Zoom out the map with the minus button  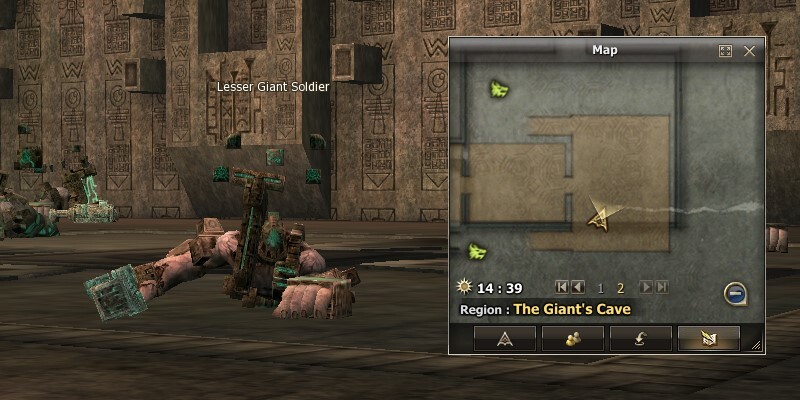[x=735, y=293]
